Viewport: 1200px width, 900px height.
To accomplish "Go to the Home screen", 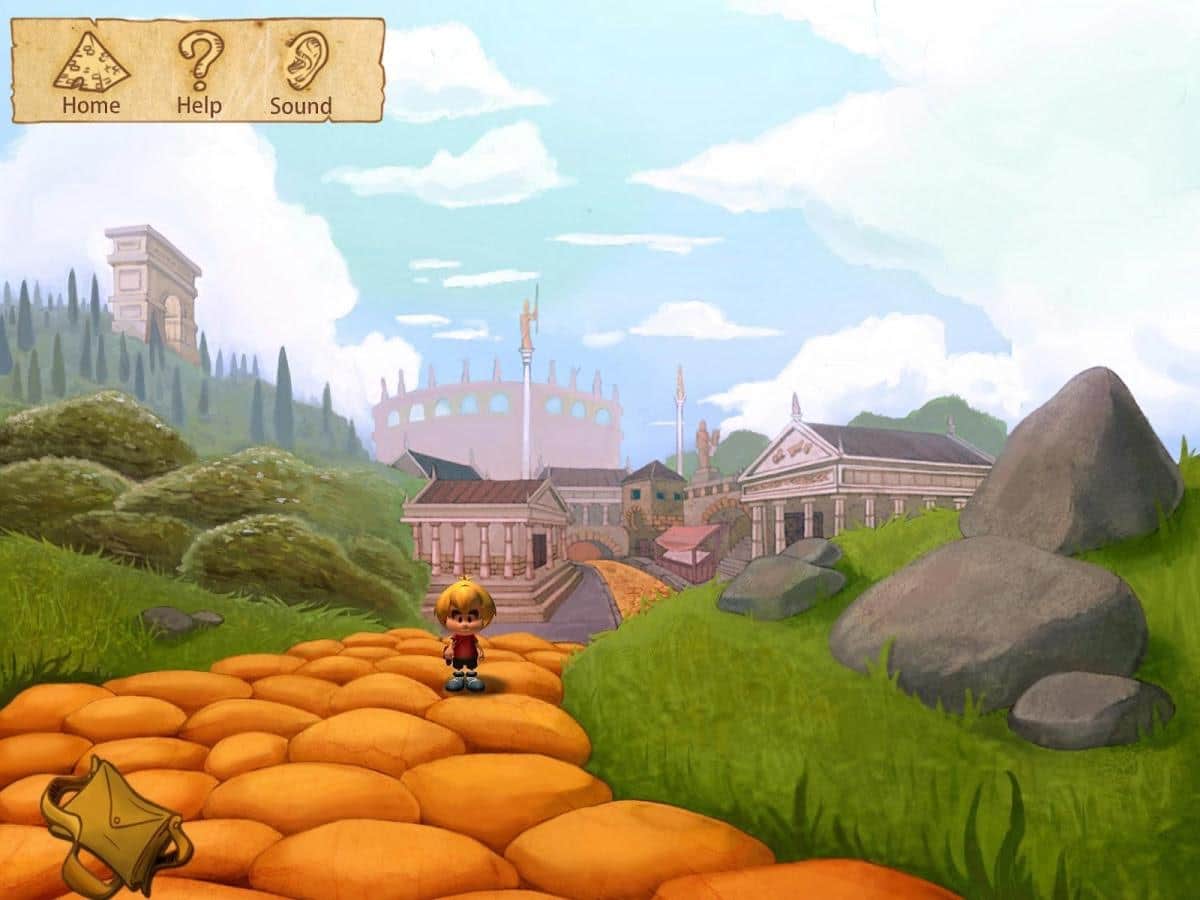I will point(91,73).
